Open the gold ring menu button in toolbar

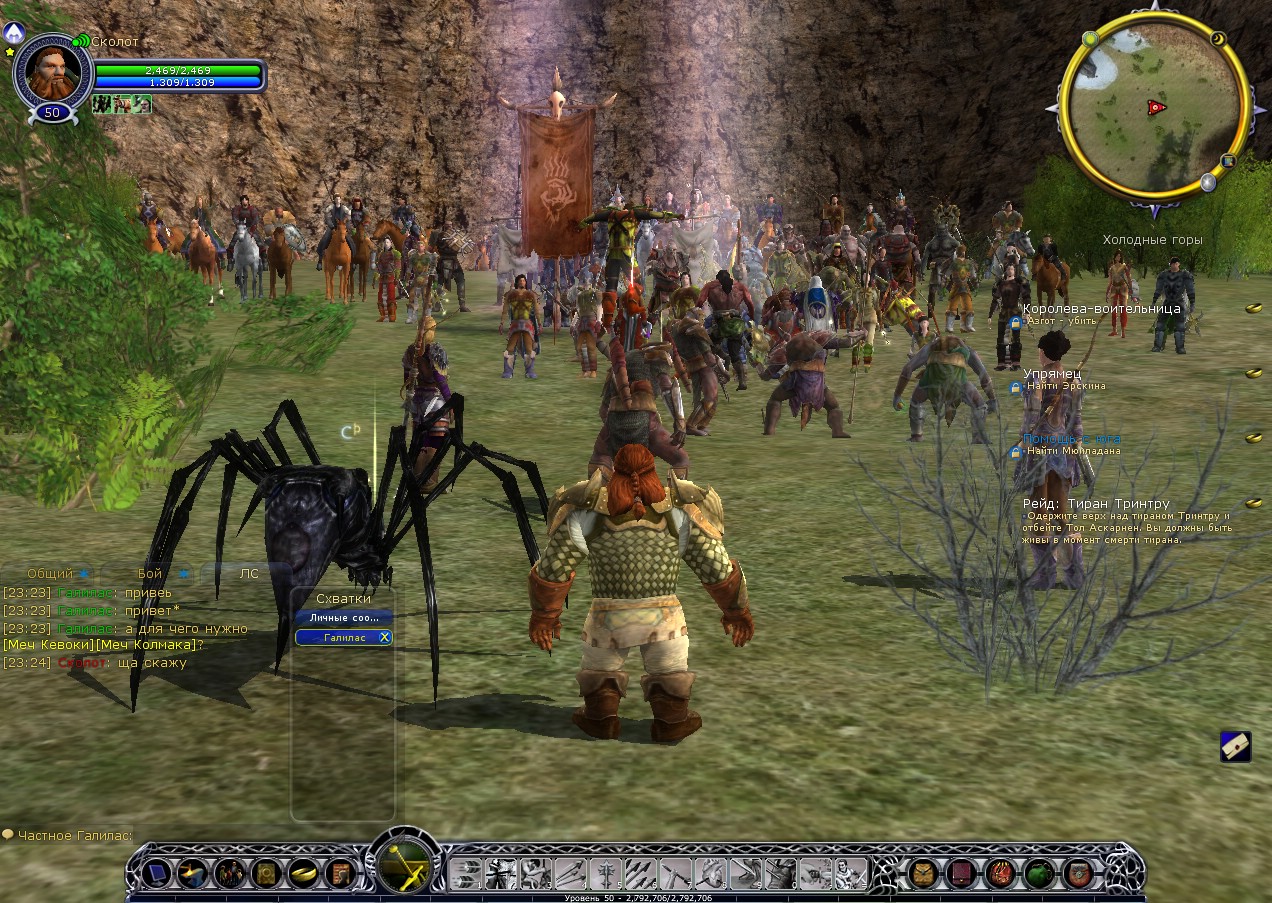[x=301, y=874]
